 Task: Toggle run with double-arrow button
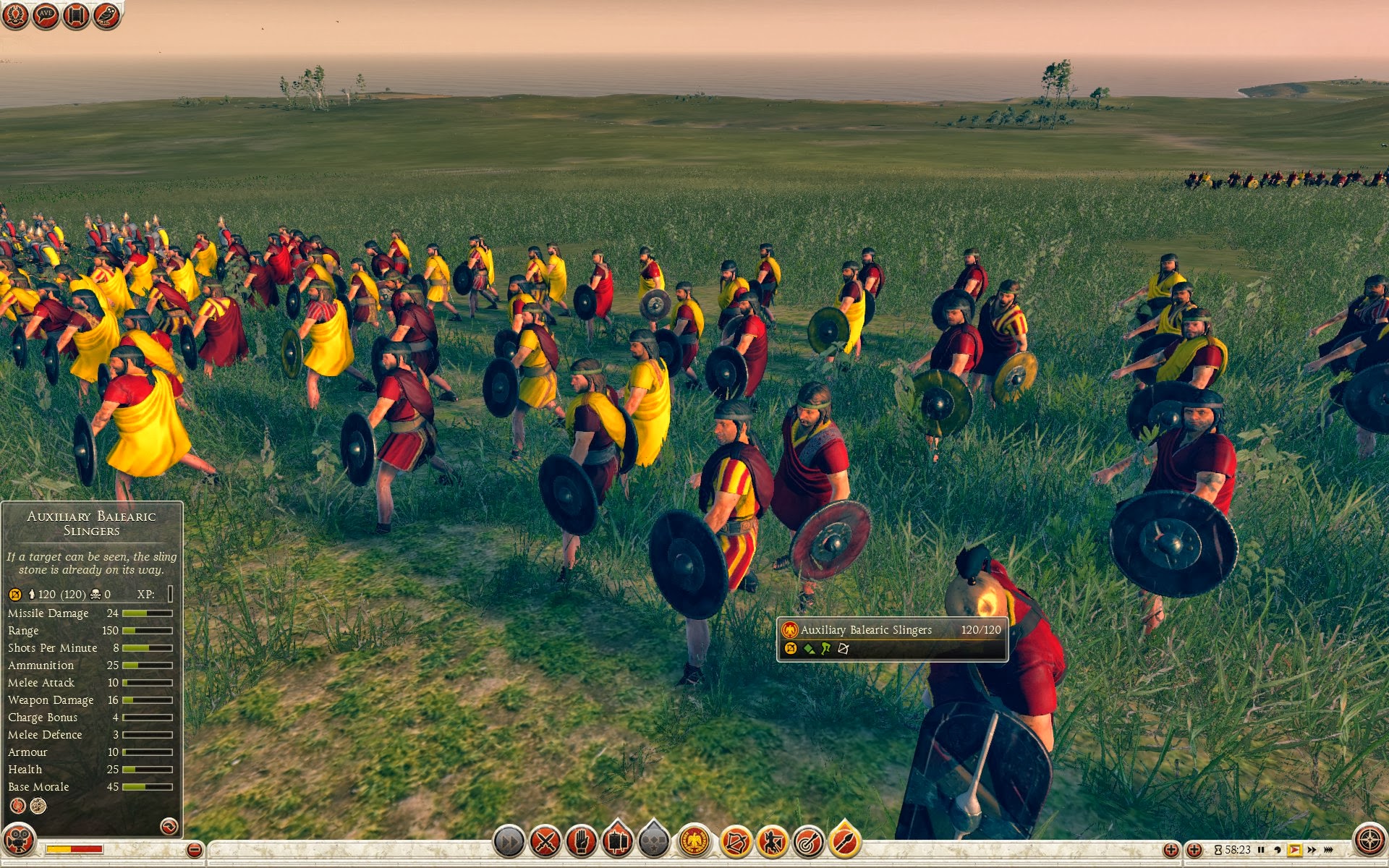509,842
